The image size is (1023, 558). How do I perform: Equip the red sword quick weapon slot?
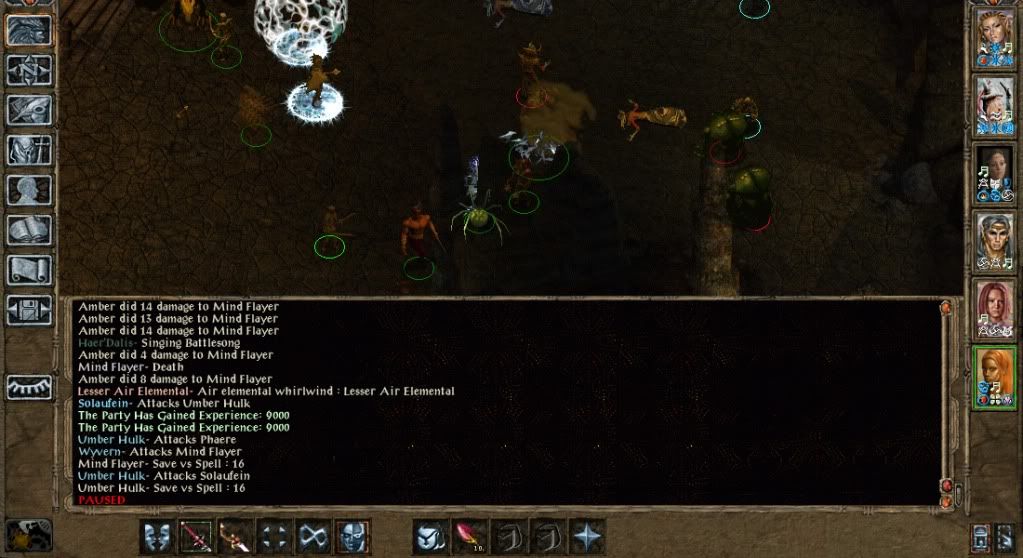pos(197,536)
